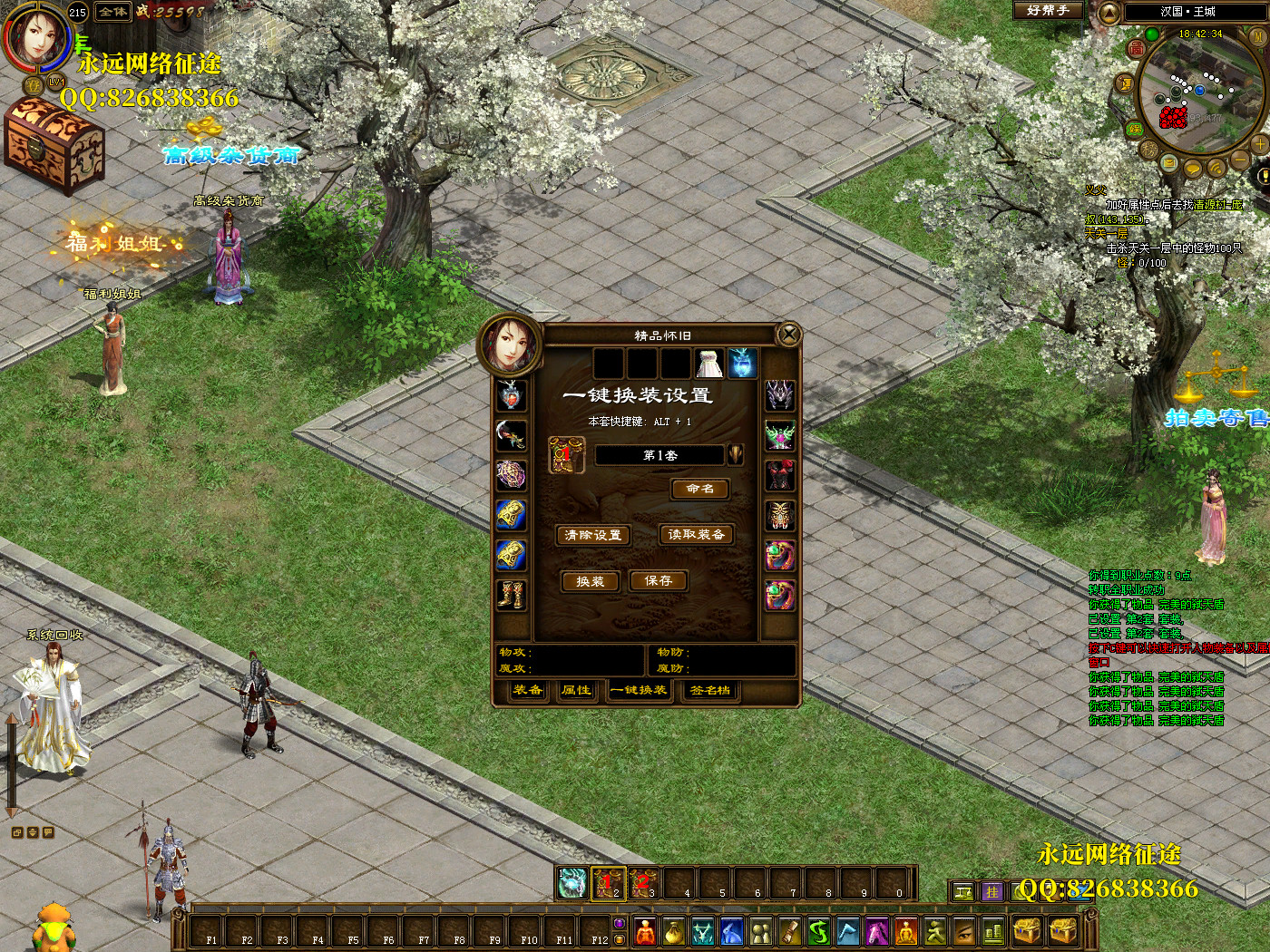The width and height of the screenshot is (1270, 952).
Task: Zoom in the minimap with plus button
Action: click(x=1259, y=144)
